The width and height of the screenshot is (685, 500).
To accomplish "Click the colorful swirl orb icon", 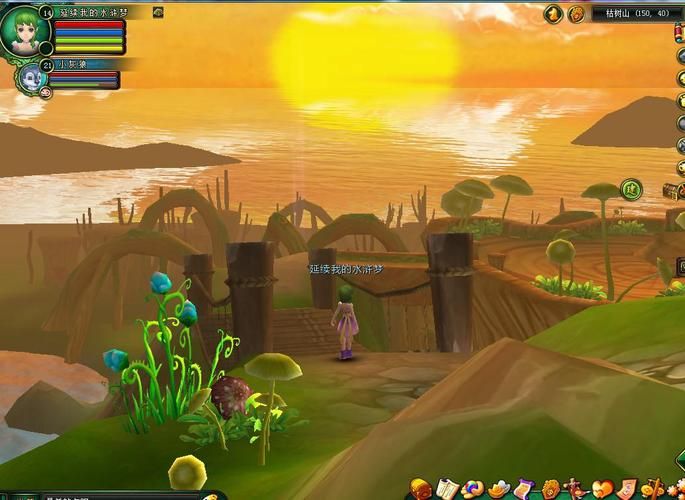I will [x=472, y=489].
